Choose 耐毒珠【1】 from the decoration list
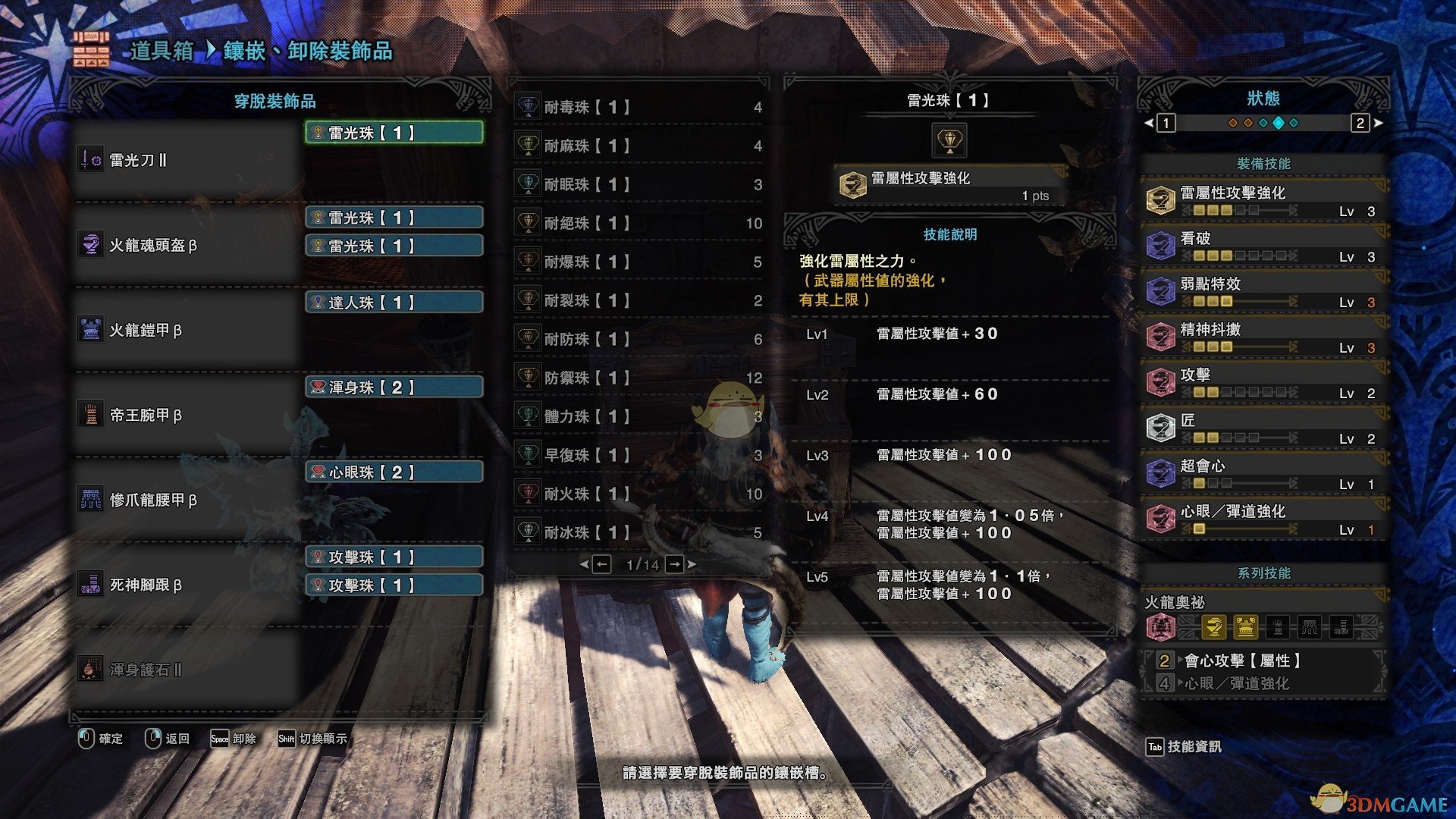Image resolution: width=1456 pixels, height=819 pixels. pyautogui.click(x=637, y=107)
